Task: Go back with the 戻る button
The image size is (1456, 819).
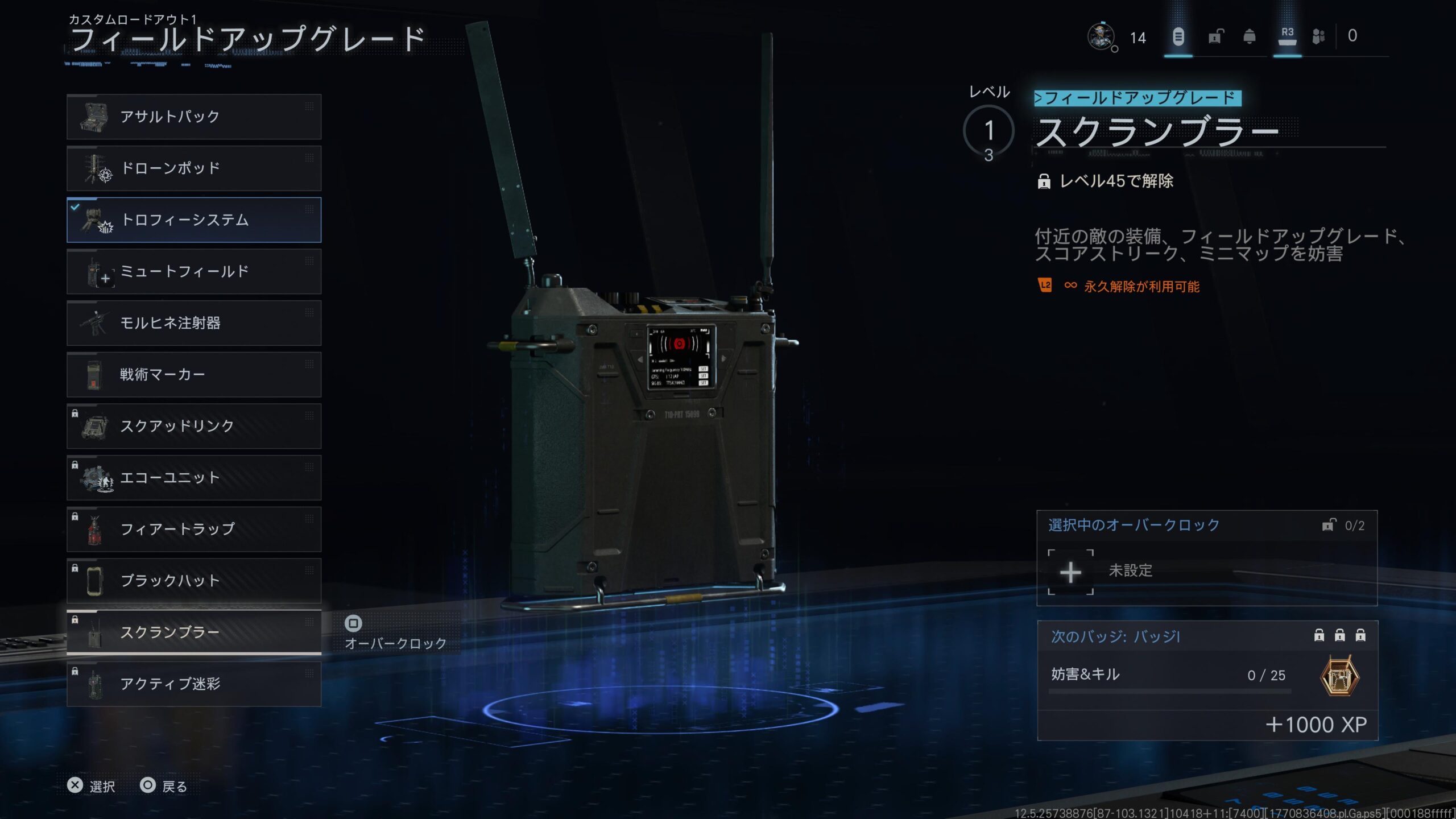Action: pyautogui.click(x=164, y=786)
